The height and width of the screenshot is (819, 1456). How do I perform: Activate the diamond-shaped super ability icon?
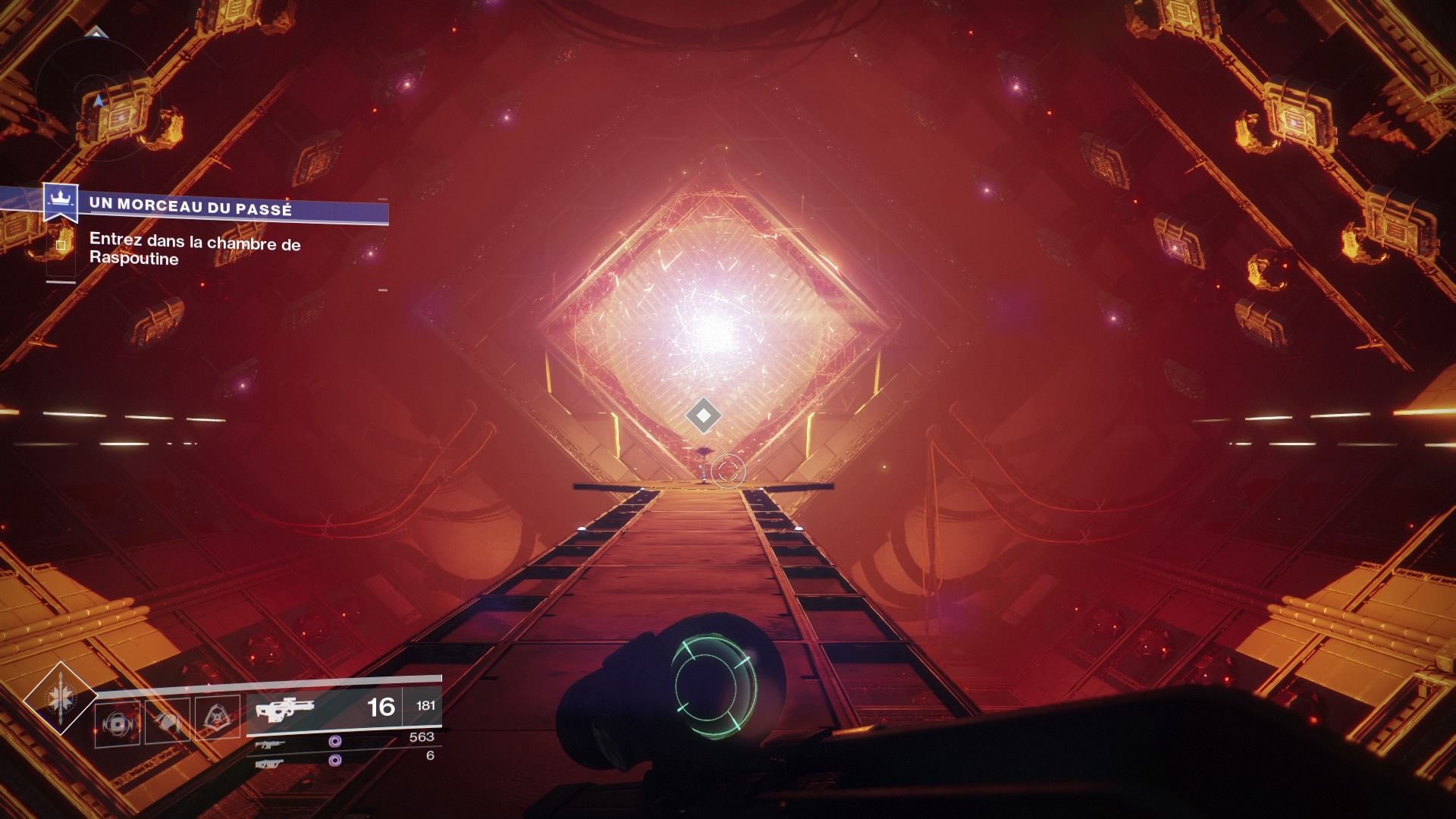click(x=59, y=698)
